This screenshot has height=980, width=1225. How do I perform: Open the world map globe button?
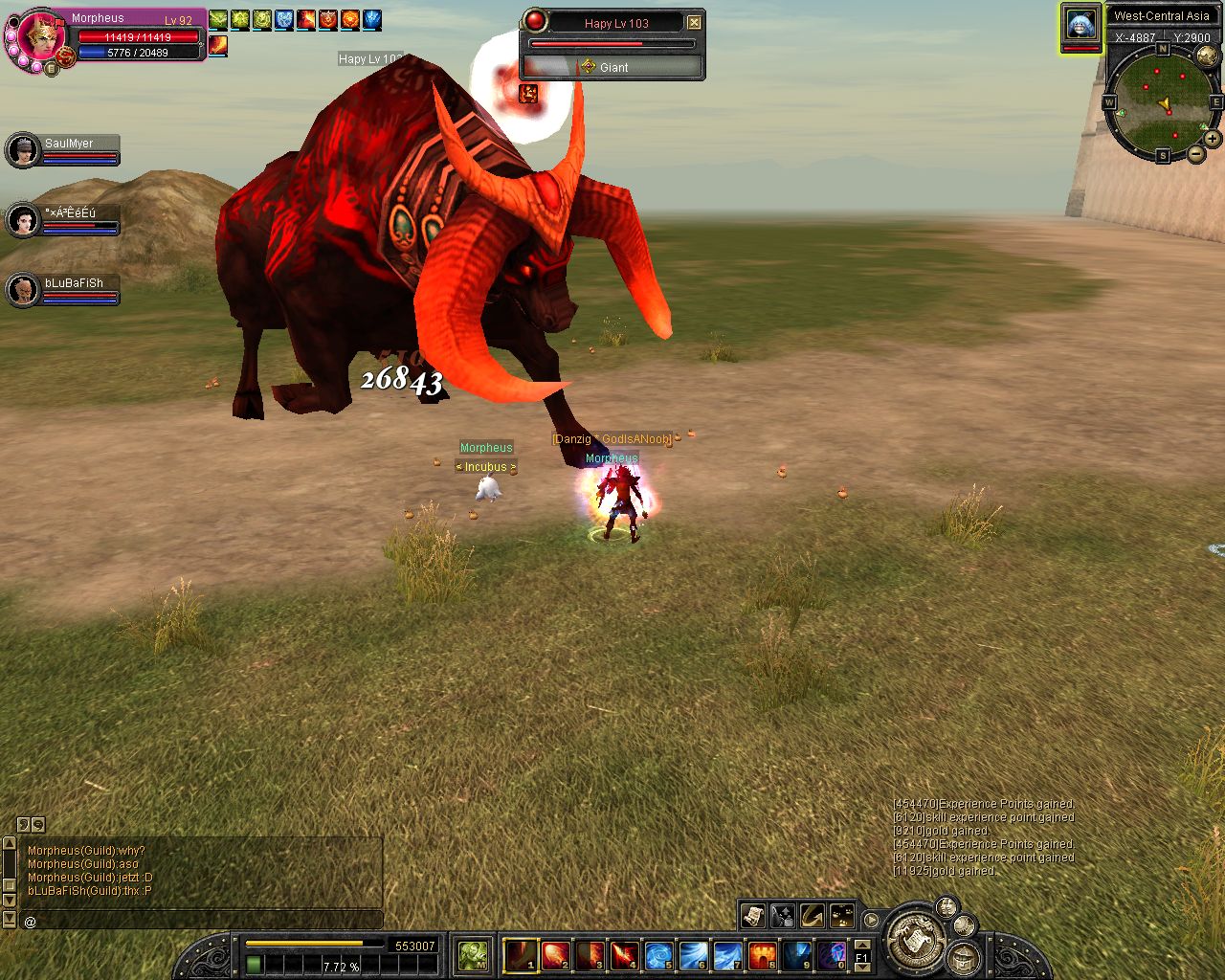[x=1208, y=56]
